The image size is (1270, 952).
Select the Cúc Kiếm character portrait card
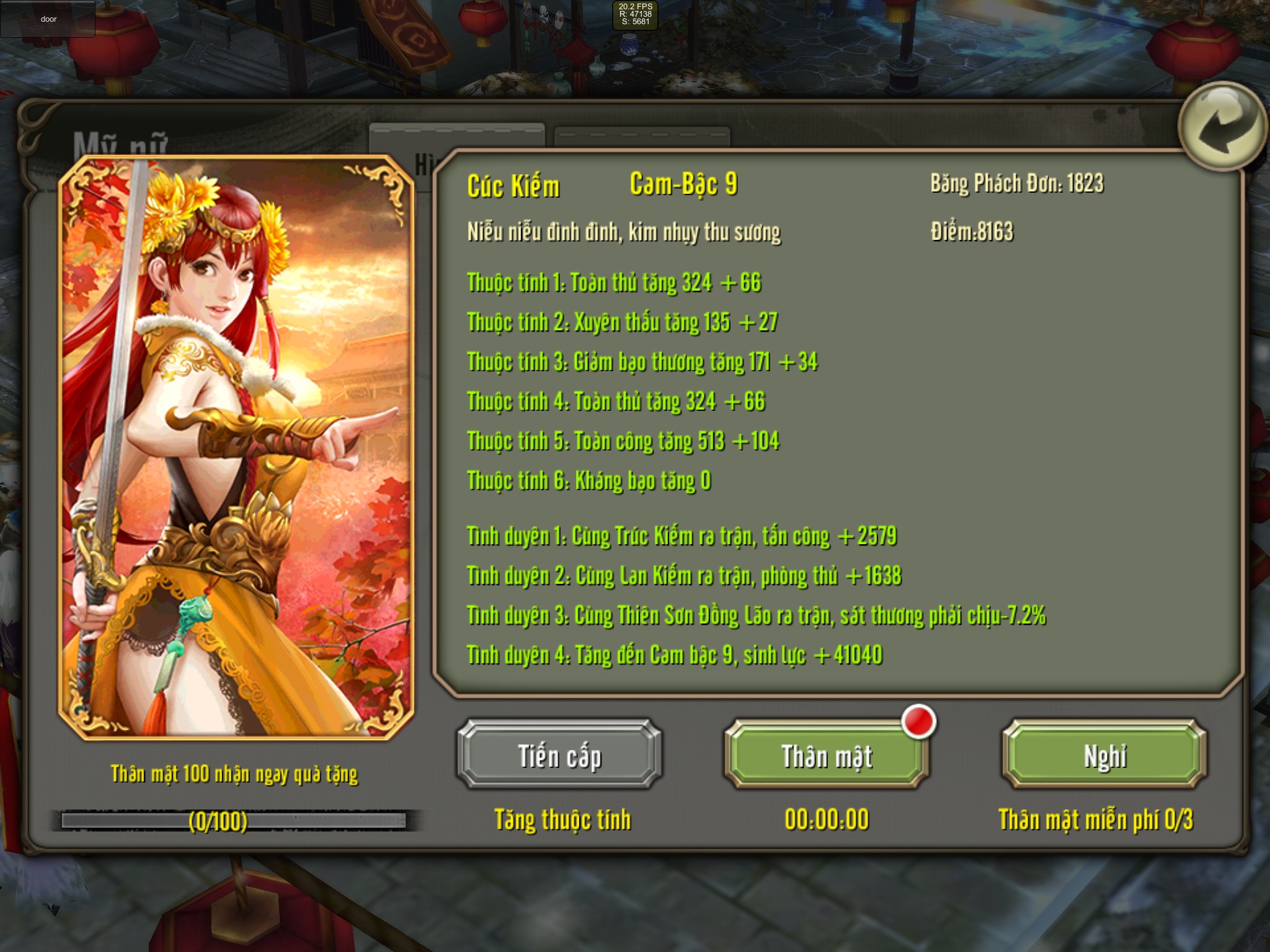pyautogui.click(x=236, y=447)
